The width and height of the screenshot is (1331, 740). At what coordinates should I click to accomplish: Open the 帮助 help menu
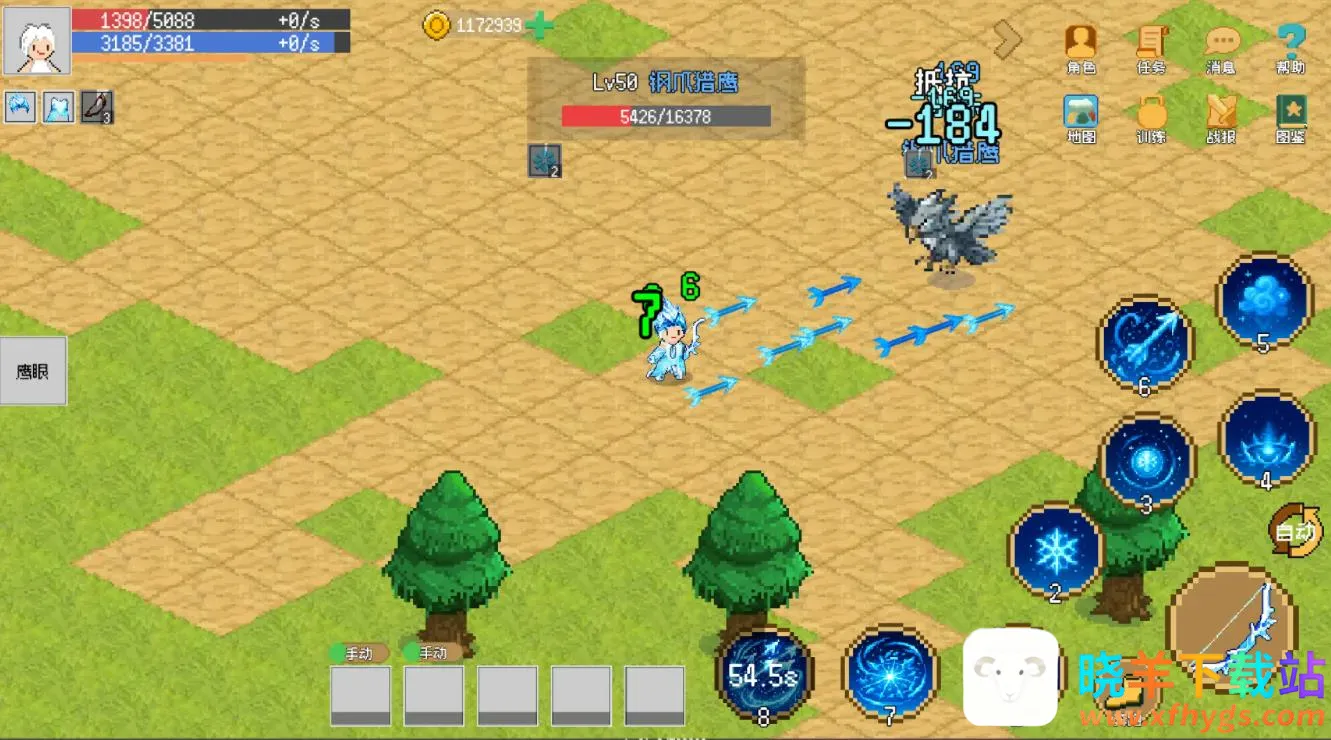pyautogui.click(x=1291, y=47)
